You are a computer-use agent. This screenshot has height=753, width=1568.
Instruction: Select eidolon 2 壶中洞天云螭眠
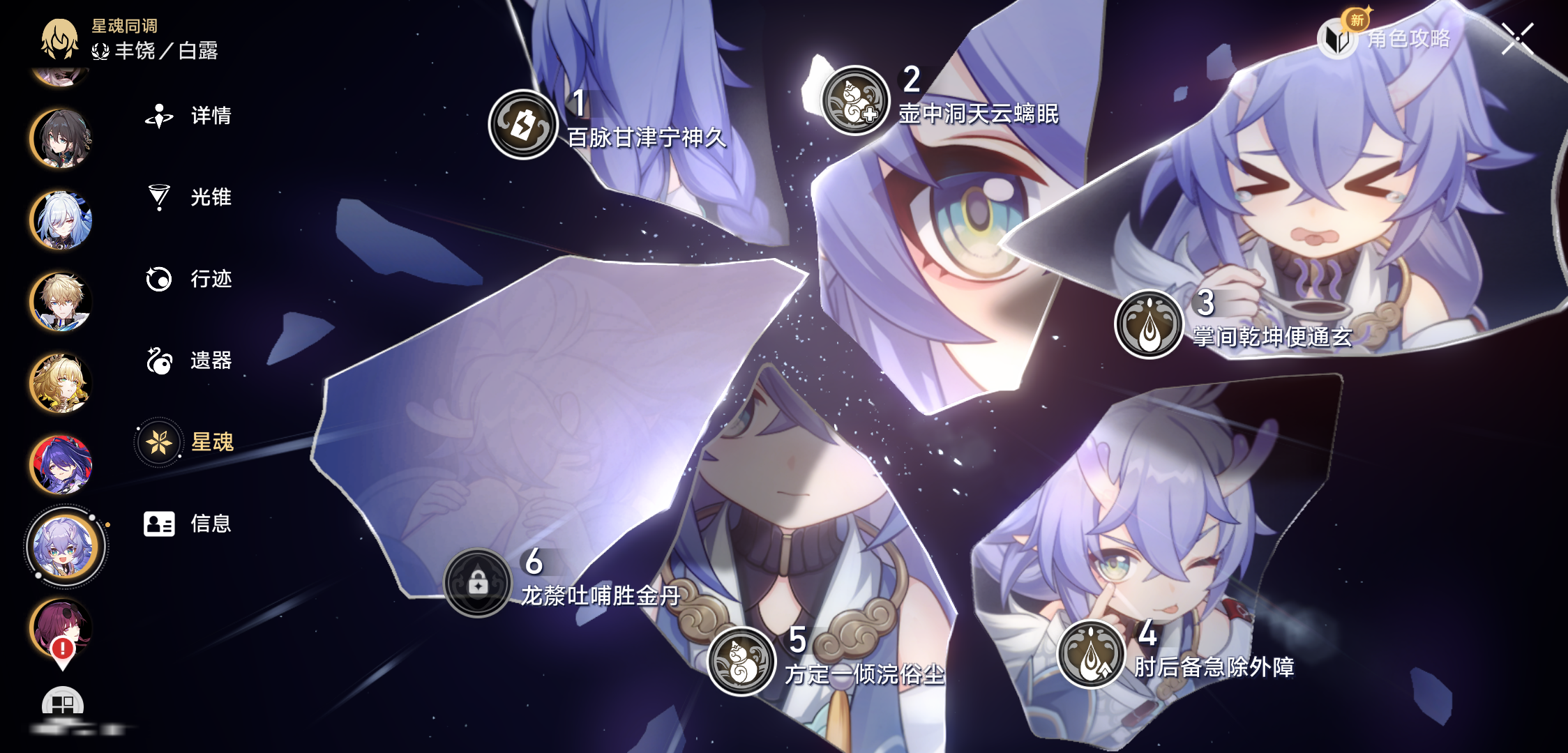pos(855,100)
